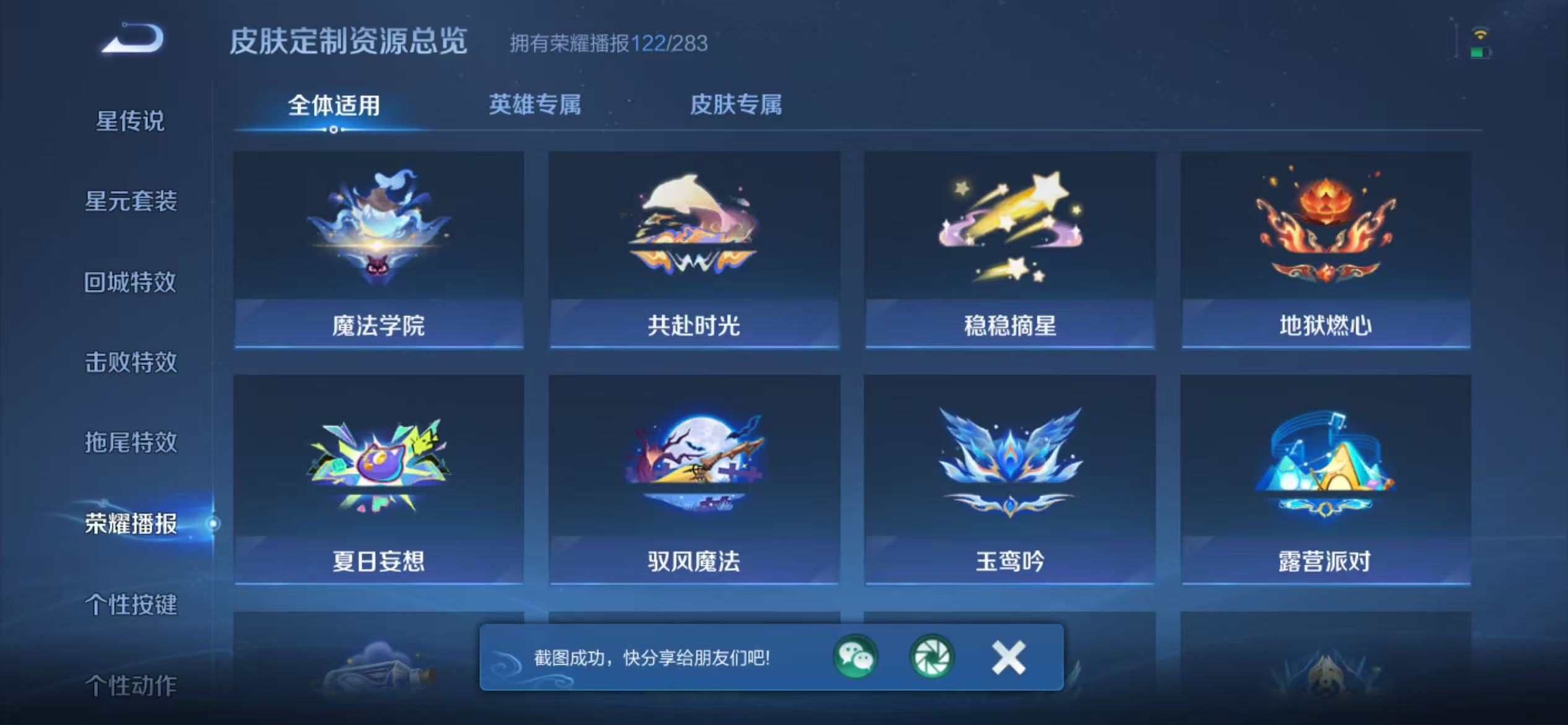This screenshot has width=1568, height=725.
Task: Open the 星传说 category in the sidebar
Action: [x=129, y=121]
